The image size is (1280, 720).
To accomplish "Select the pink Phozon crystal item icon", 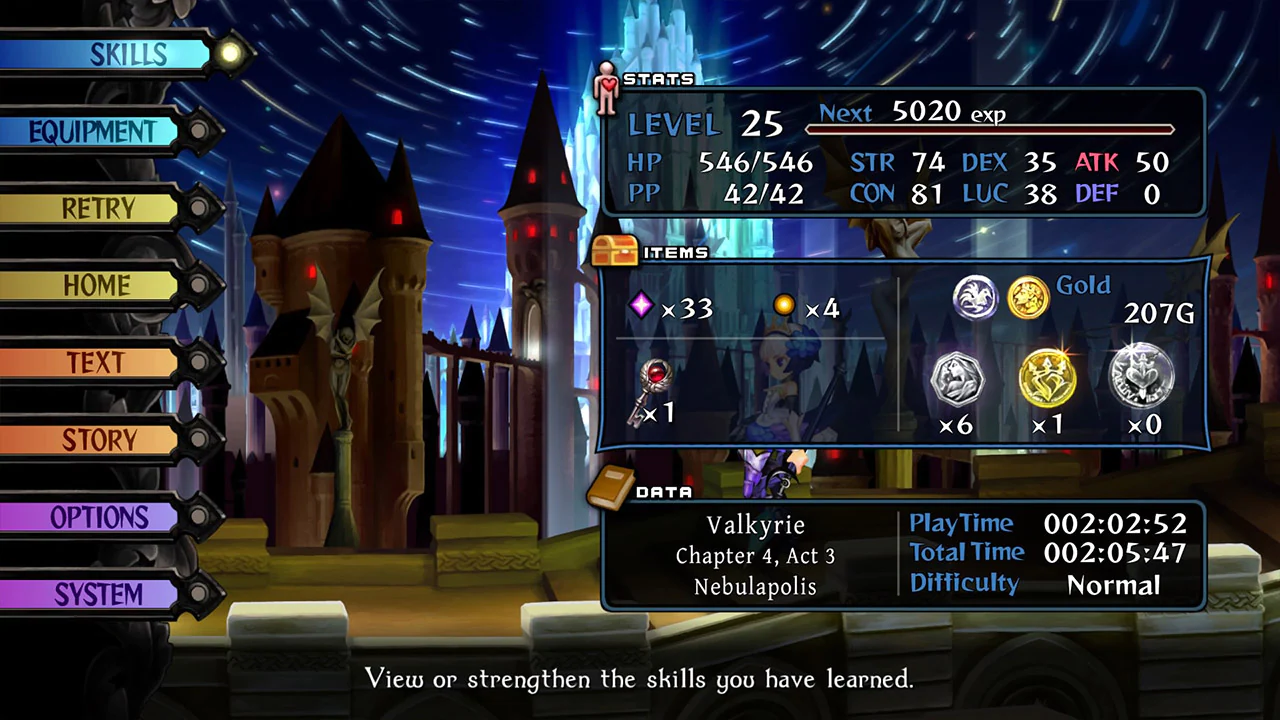I will point(641,305).
